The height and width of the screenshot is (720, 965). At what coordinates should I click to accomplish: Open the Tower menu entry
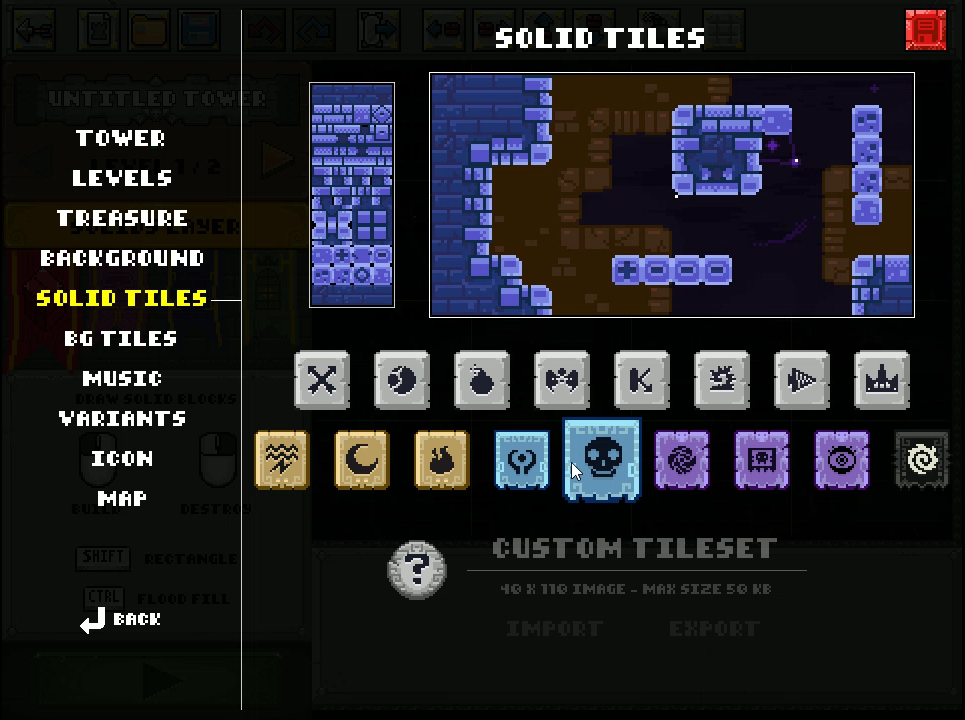(x=121, y=138)
